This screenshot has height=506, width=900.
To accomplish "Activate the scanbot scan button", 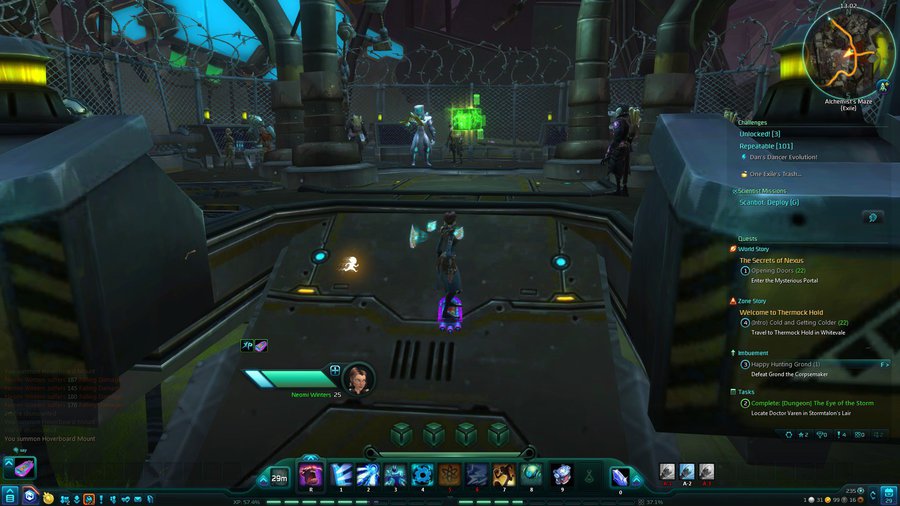I will point(873,217).
